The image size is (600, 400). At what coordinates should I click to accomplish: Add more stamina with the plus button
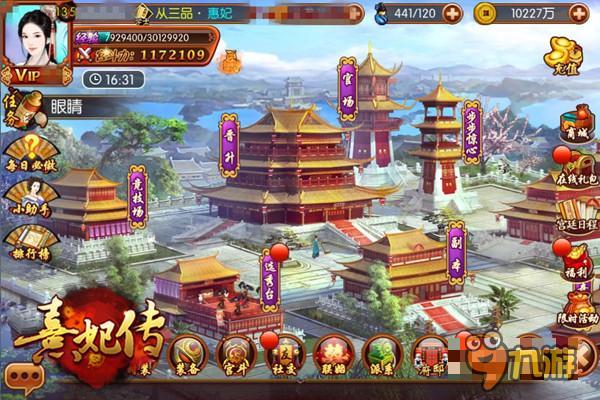click(x=453, y=14)
